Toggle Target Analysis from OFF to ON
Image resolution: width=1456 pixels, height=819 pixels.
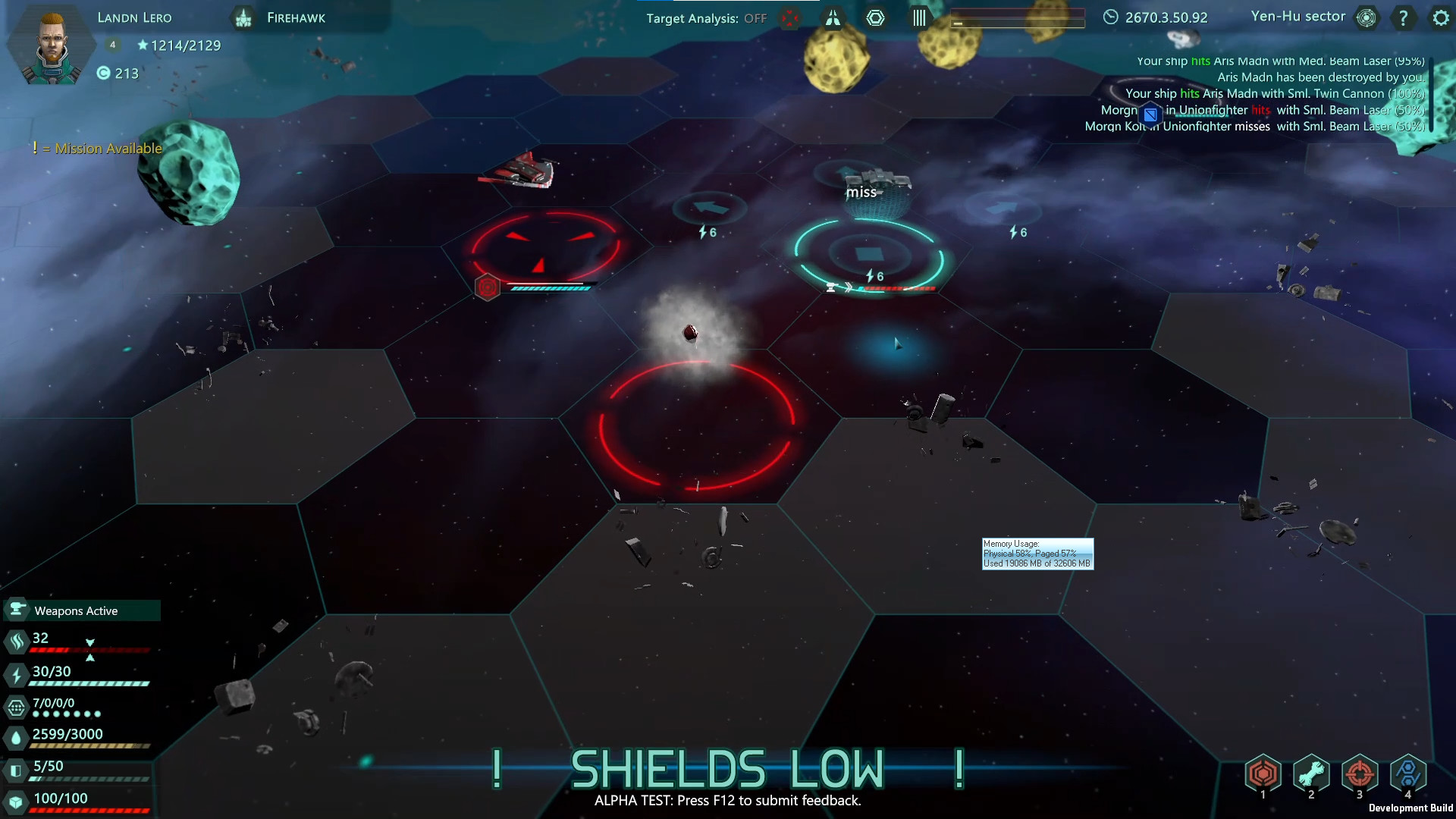(x=756, y=17)
